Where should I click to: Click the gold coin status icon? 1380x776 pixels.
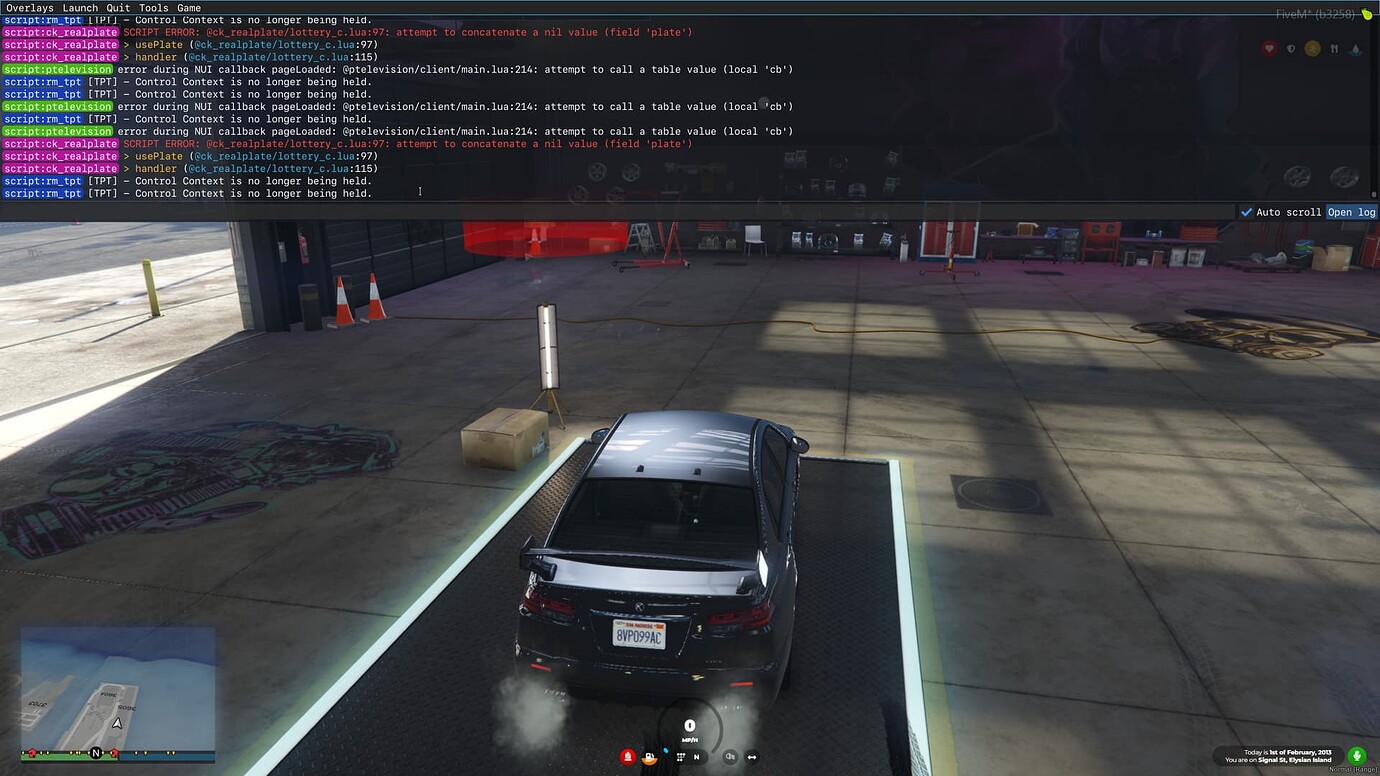pos(1313,49)
